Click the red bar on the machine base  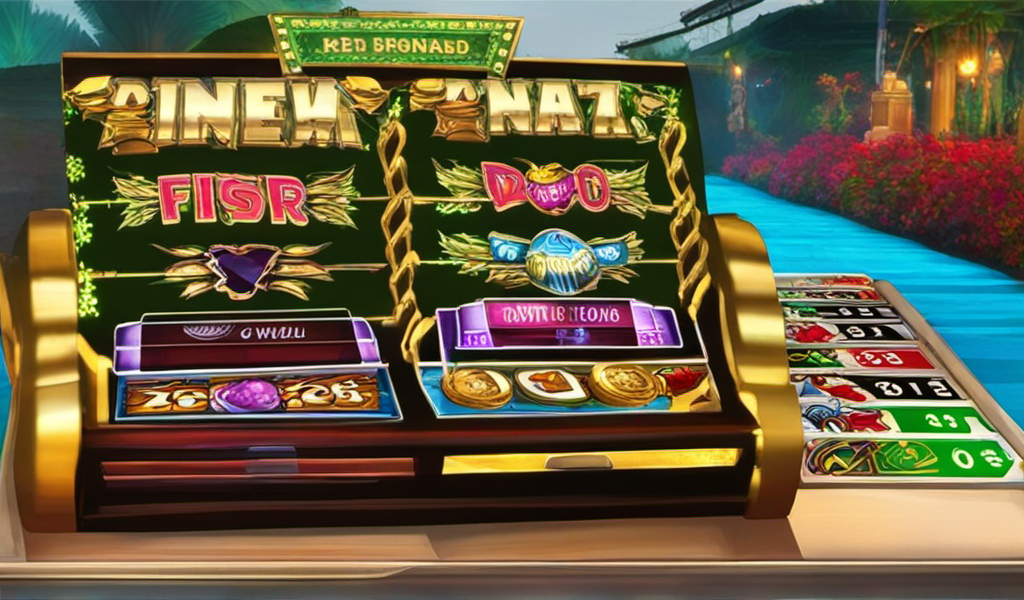pyautogui.click(x=257, y=468)
